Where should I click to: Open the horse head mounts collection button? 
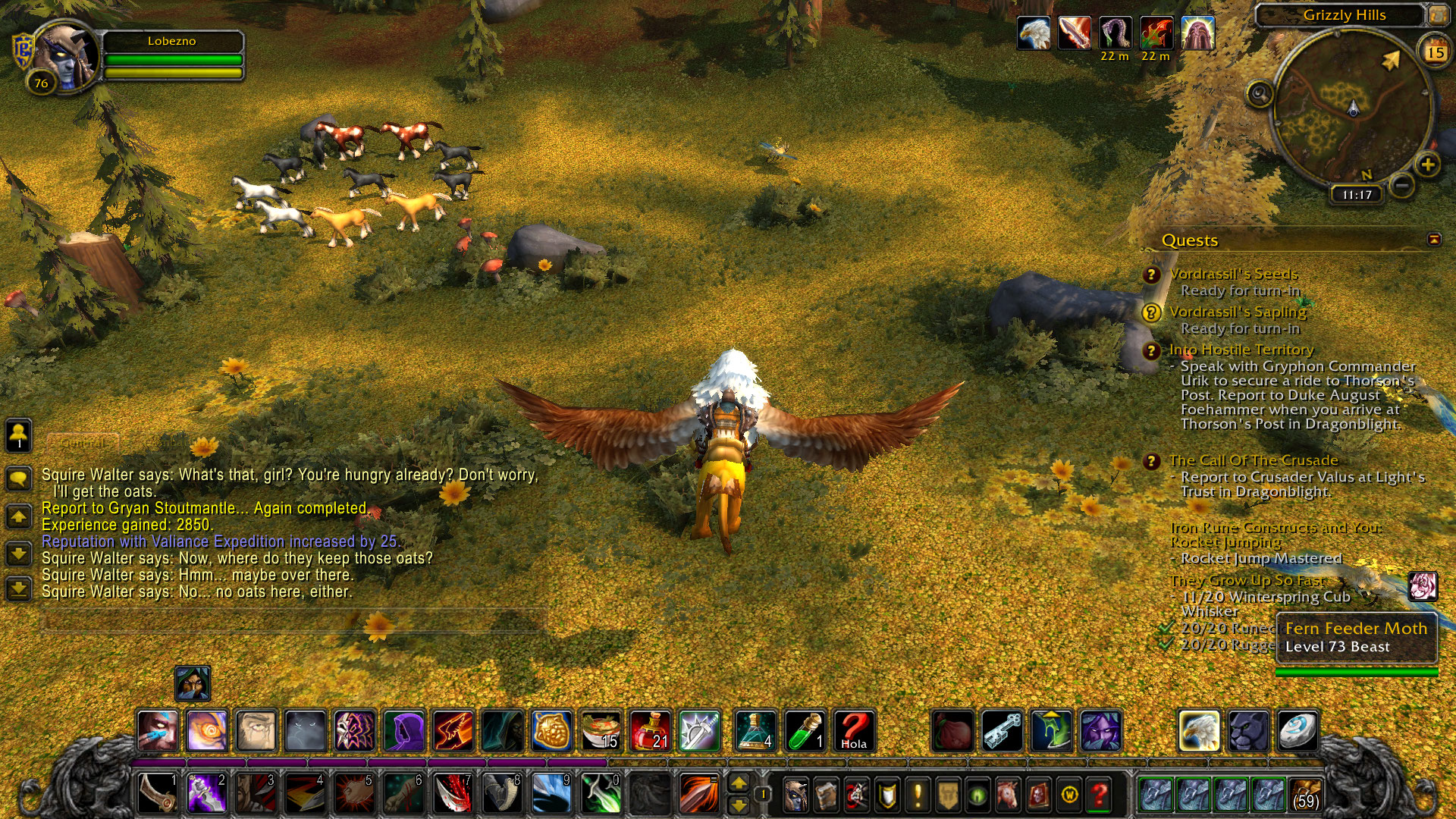(1009, 795)
